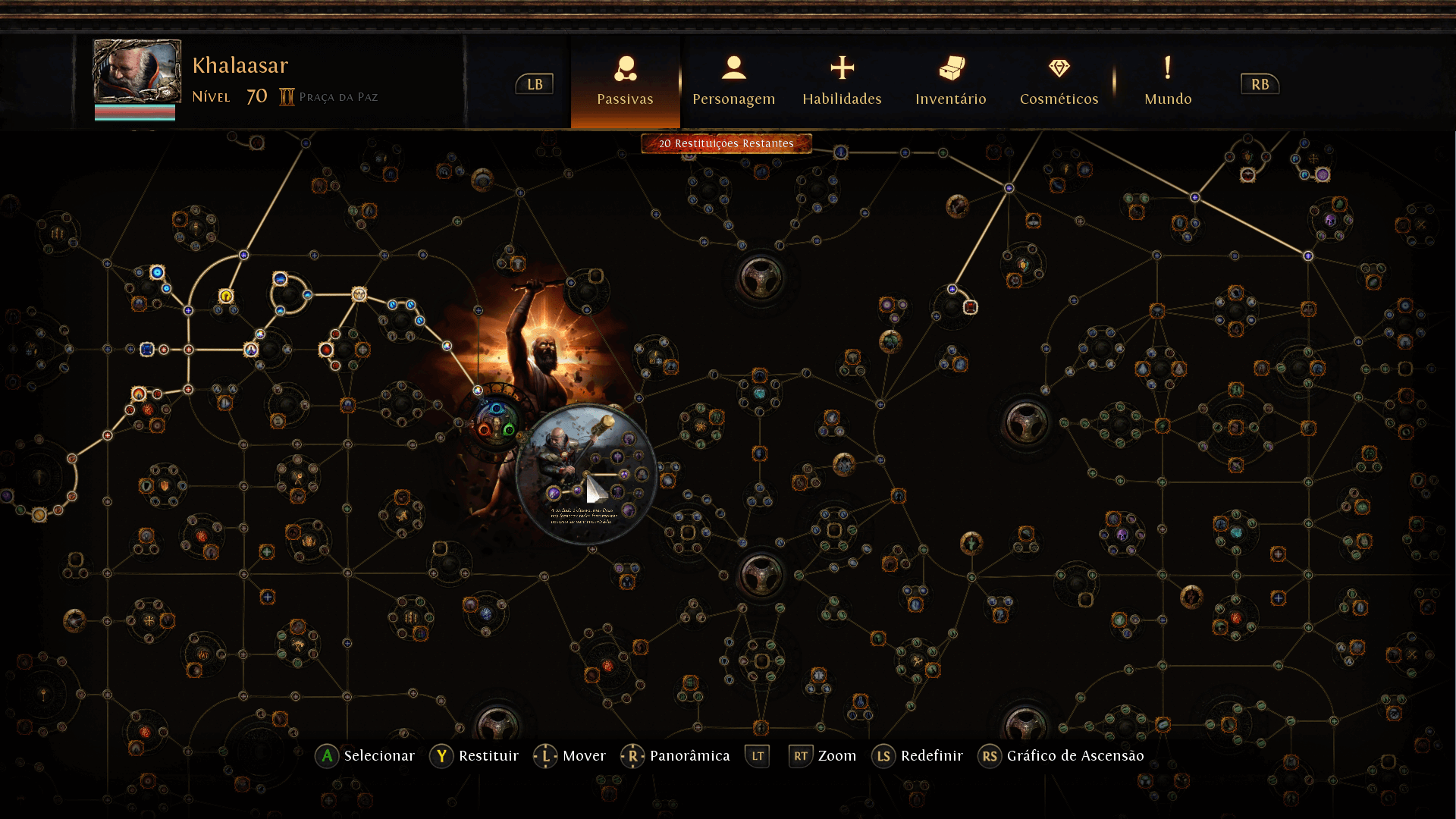Allocate the yellow key passive node
This screenshot has height=819, width=1456.
point(224,297)
